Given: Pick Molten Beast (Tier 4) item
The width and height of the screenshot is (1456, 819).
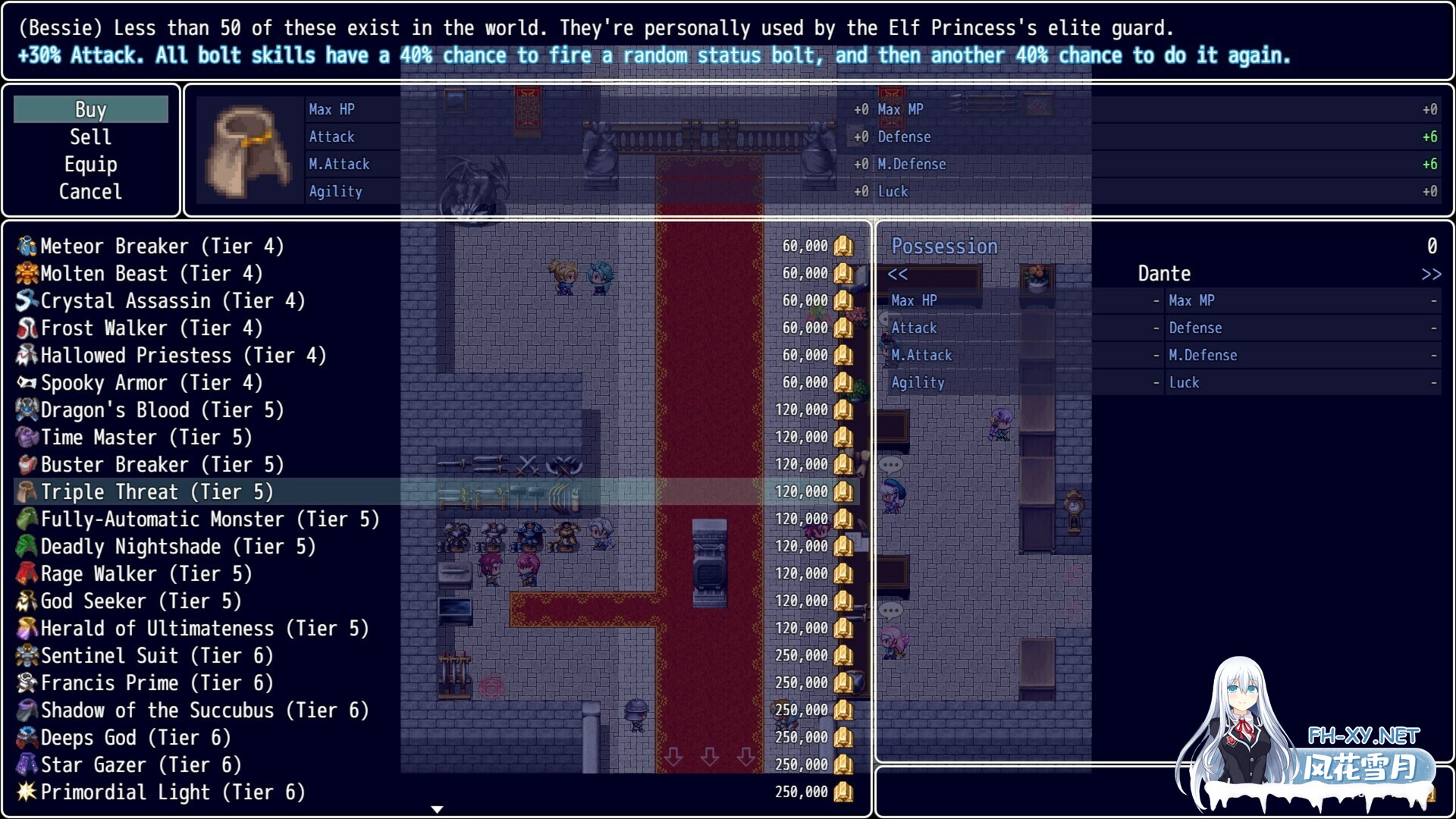Looking at the screenshot, I should (151, 273).
